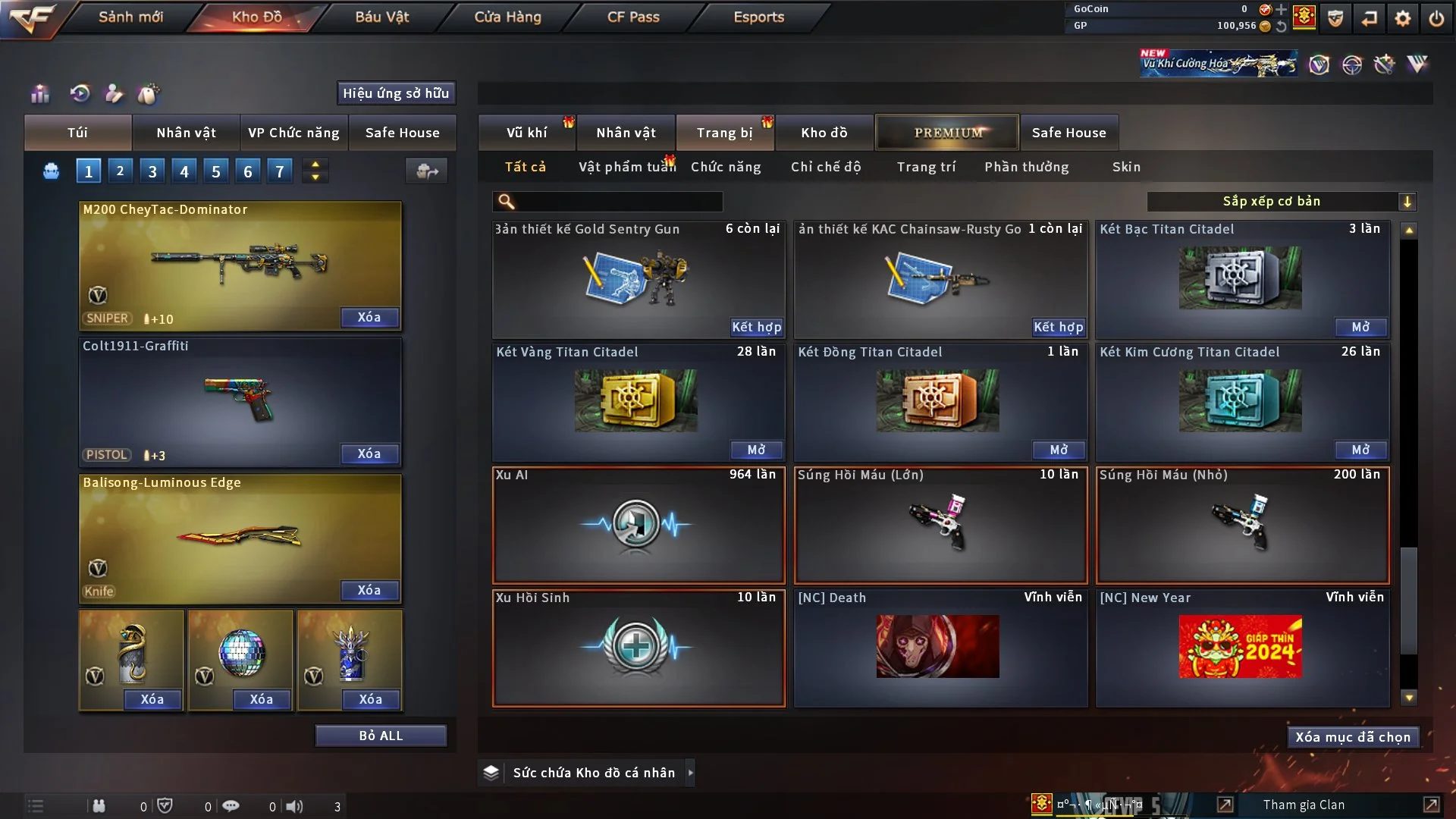This screenshot has width=1456, height=819.
Task: Go to the Sảnh mới lobby
Action: pos(130,17)
